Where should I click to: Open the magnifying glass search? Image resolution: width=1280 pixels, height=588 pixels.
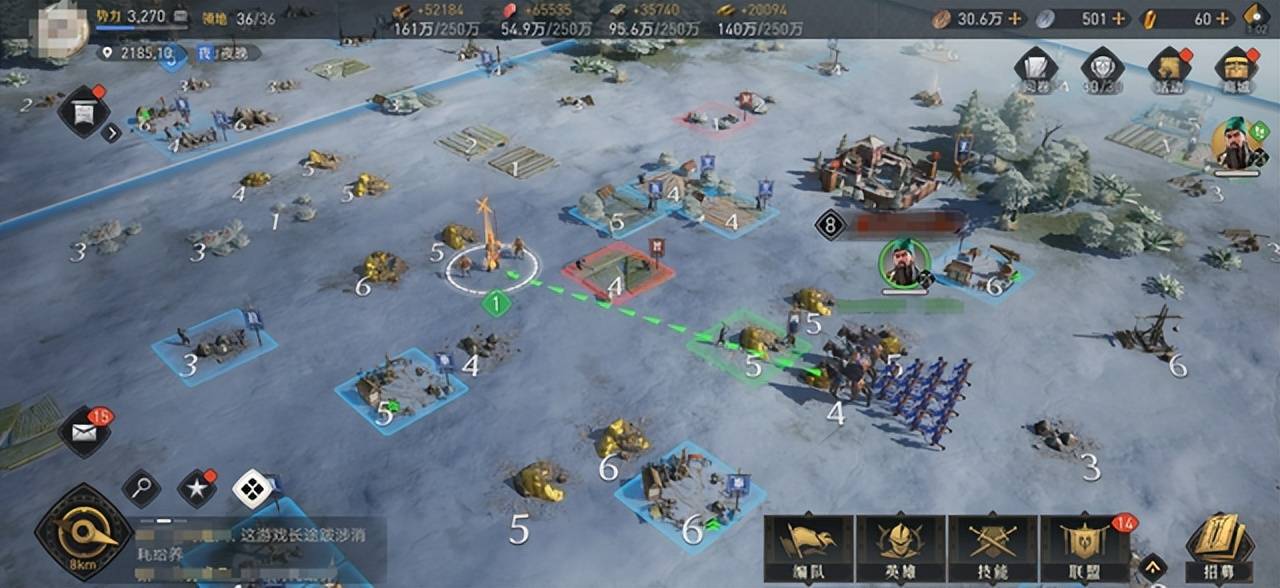tap(141, 488)
